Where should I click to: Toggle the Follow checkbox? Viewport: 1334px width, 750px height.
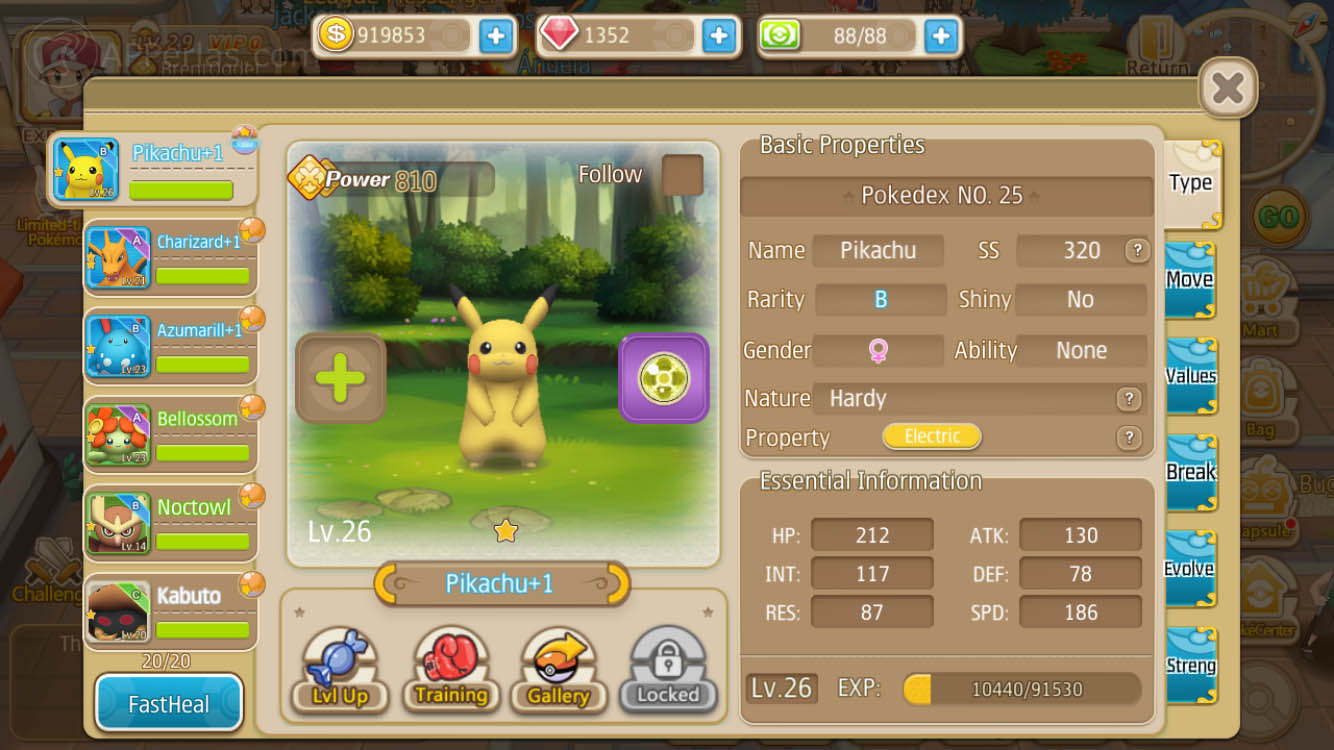682,175
